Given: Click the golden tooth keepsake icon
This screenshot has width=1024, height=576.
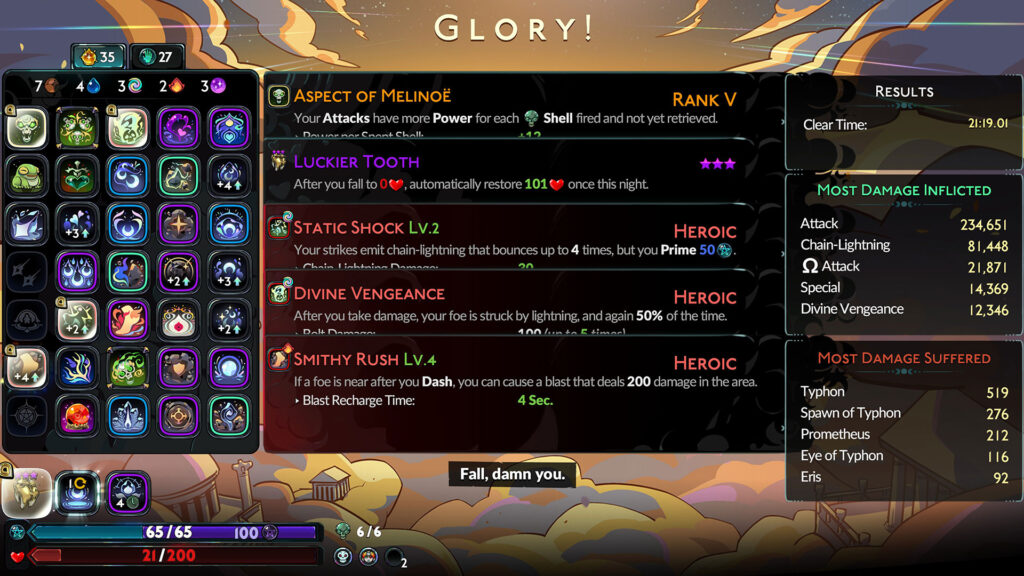Looking at the screenshot, I should click(27, 492).
